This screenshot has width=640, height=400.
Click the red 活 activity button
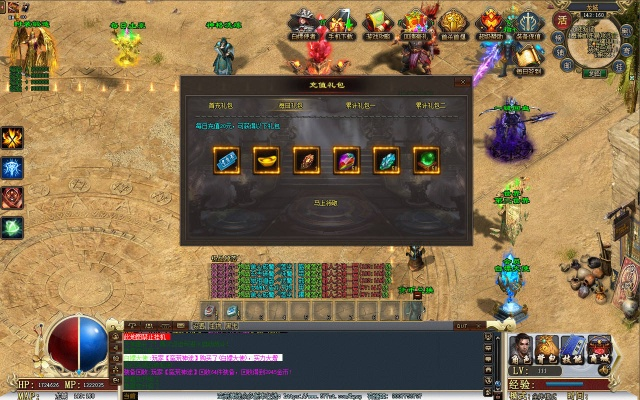point(561,18)
